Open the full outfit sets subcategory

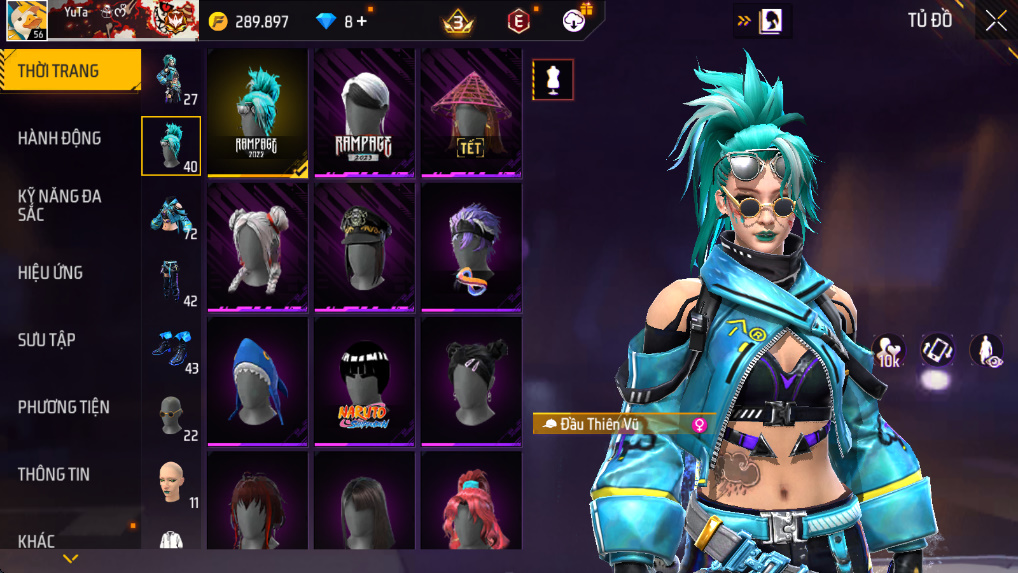point(171,80)
